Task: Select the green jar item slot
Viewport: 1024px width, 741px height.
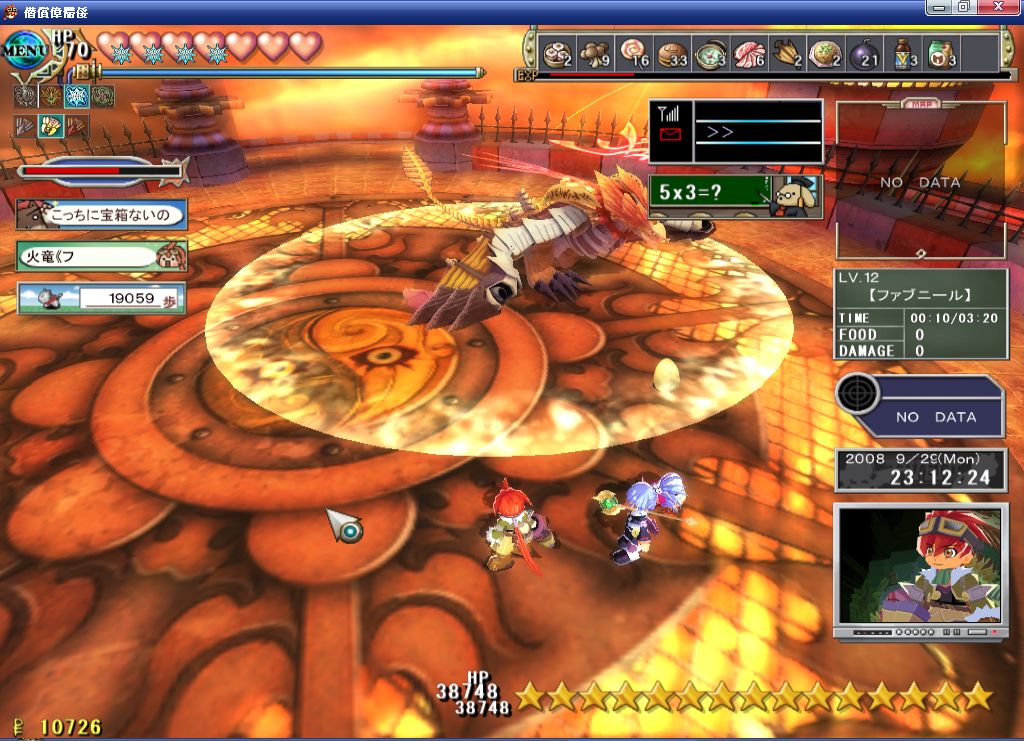Action: pos(941,54)
